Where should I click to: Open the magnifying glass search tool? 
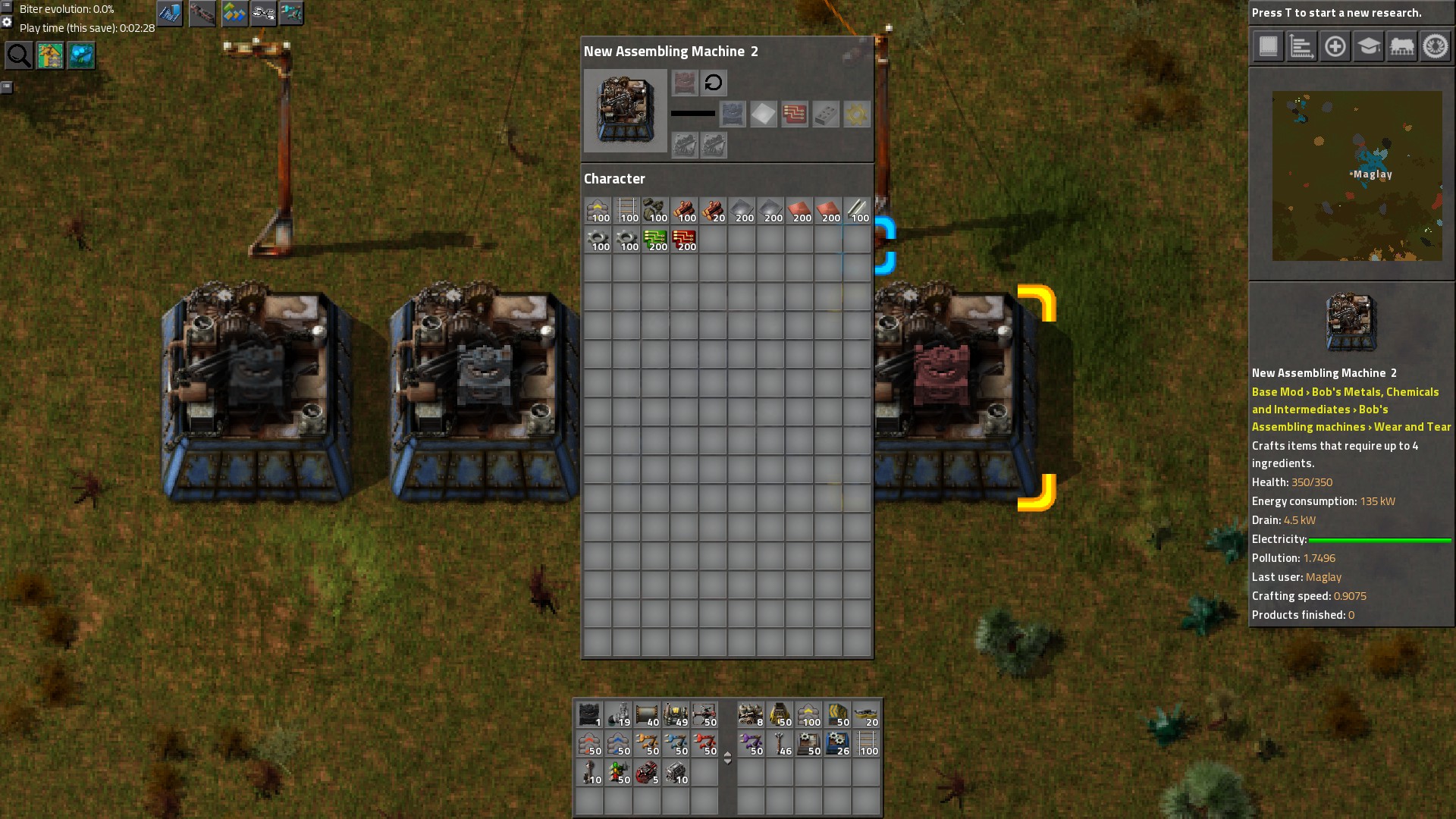pos(19,55)
